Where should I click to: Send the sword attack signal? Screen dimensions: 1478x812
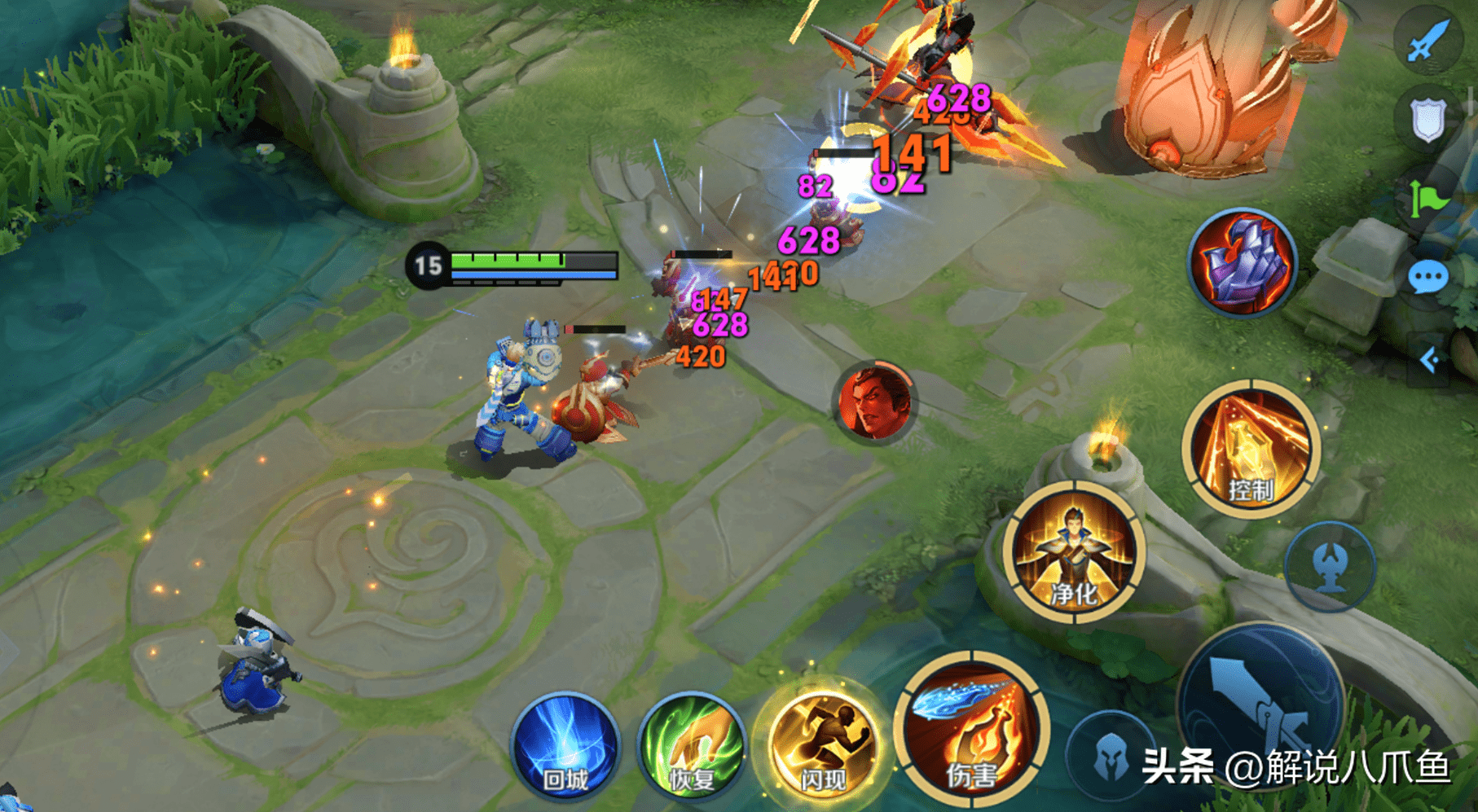pos(1428,41)
